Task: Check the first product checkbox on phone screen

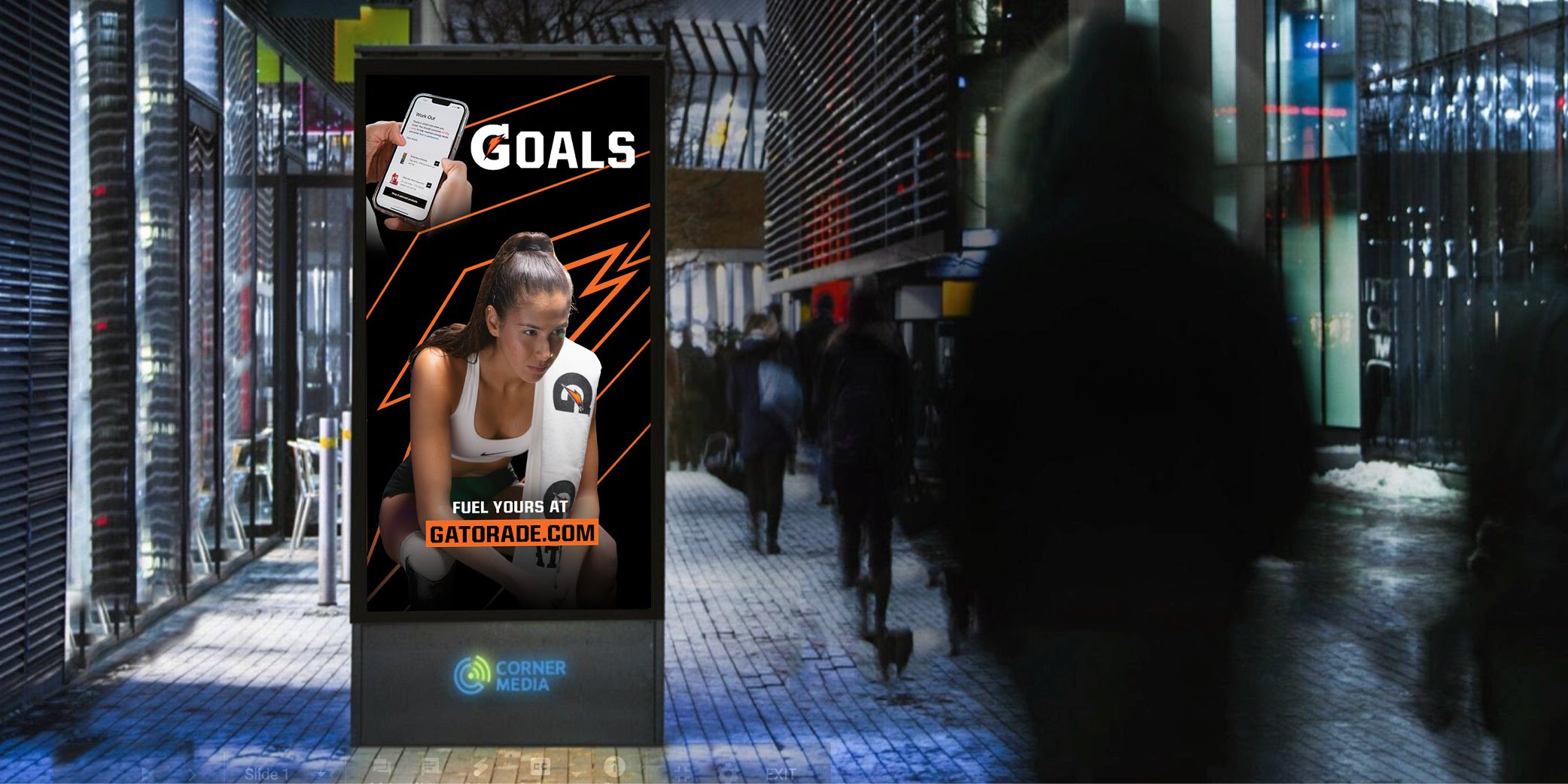Action: 437,163
